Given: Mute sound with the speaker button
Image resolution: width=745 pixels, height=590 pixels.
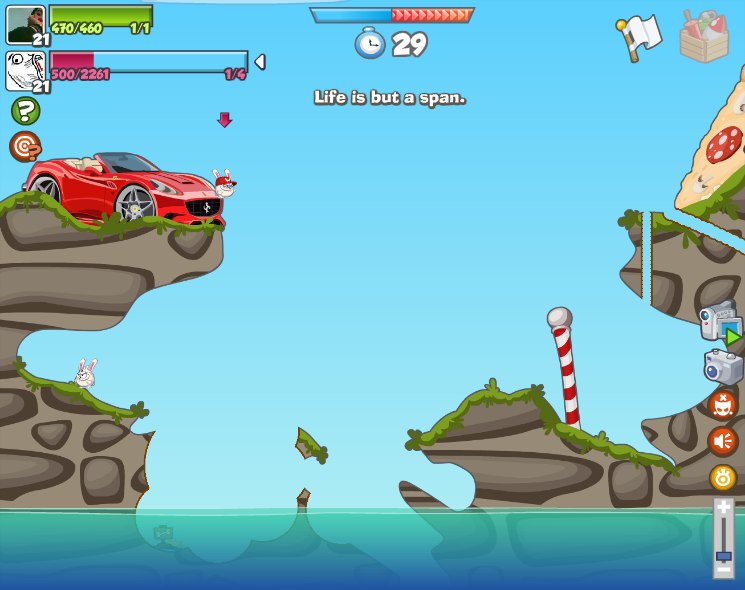Looking at the screenshot, I should [722, 441].
